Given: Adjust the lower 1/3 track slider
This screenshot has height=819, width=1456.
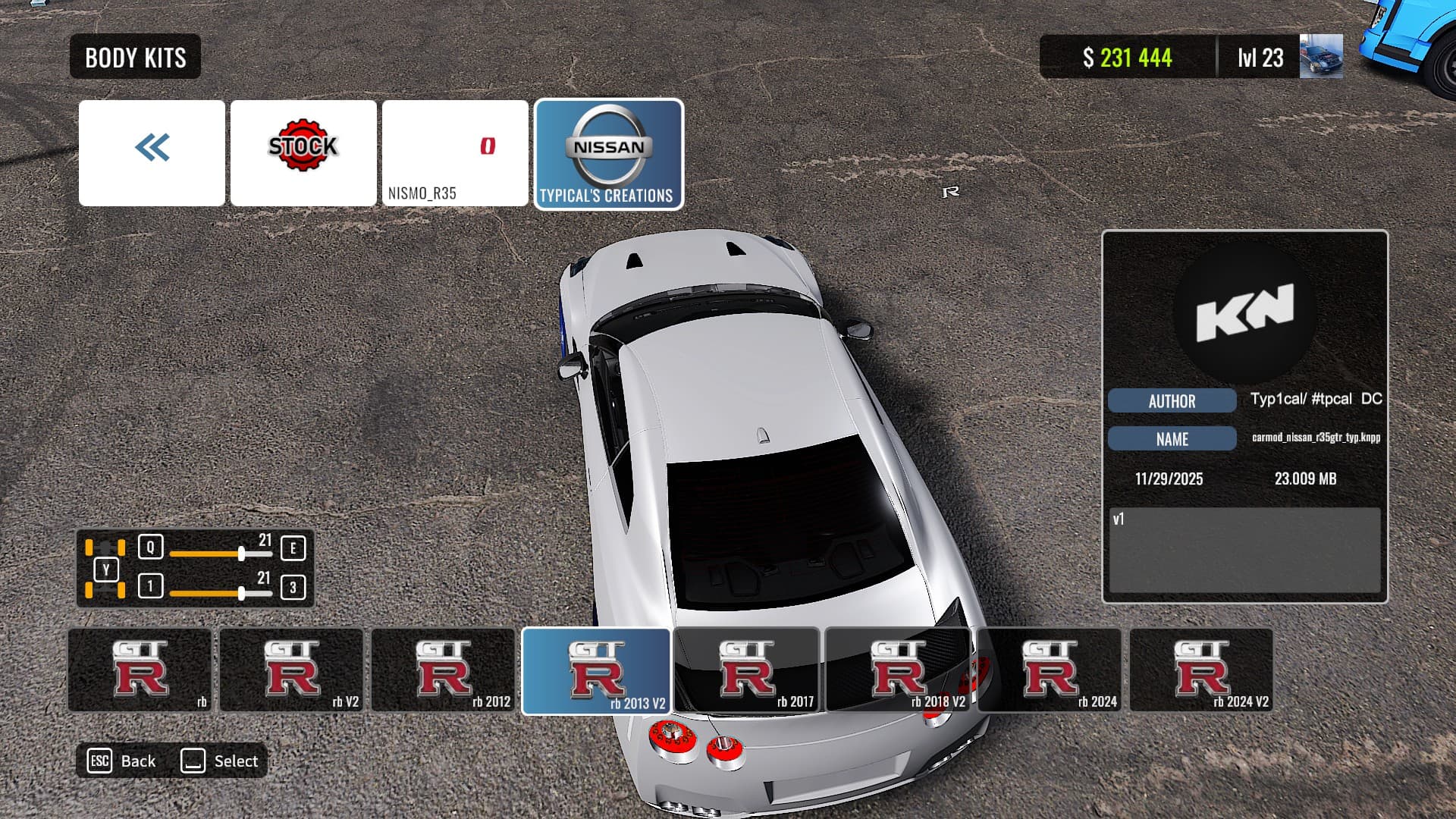Looking at the screenshot, I should coord(241,593).
